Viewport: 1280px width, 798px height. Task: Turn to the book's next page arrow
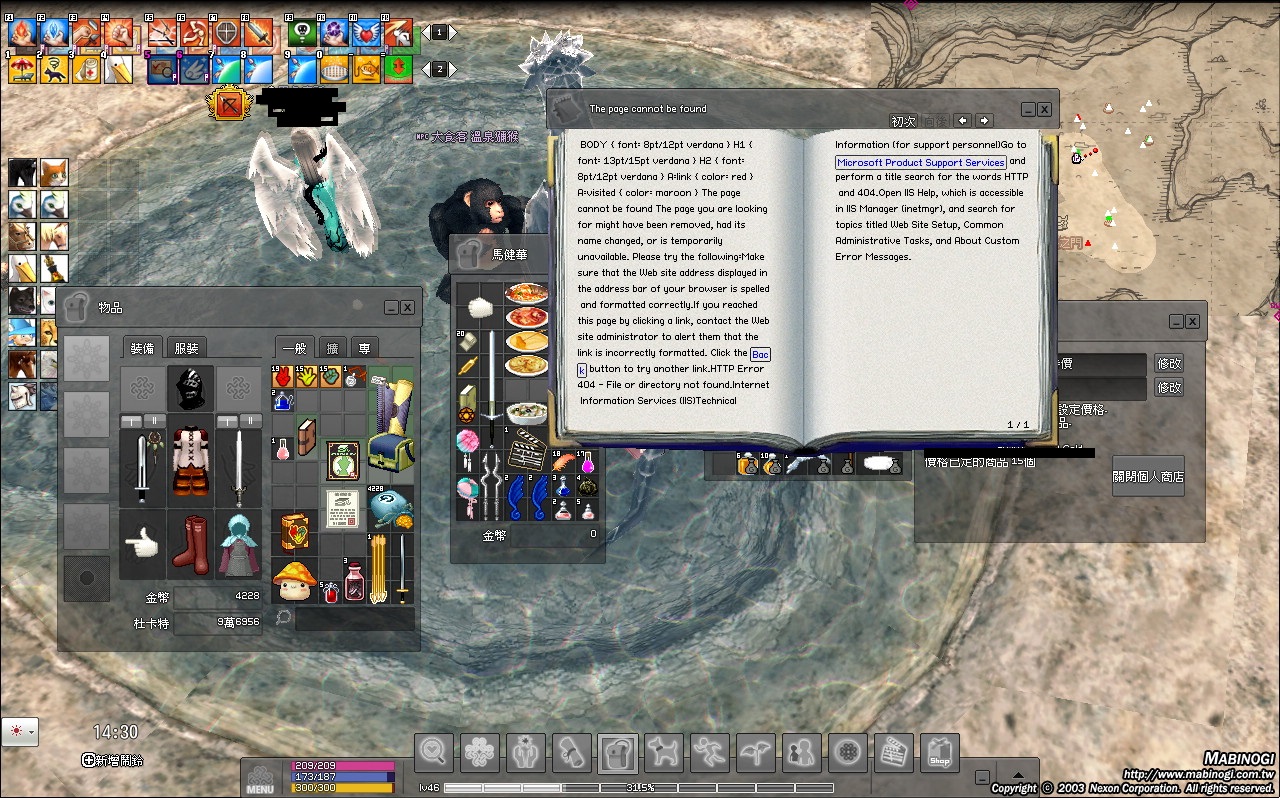pos(985,120)
